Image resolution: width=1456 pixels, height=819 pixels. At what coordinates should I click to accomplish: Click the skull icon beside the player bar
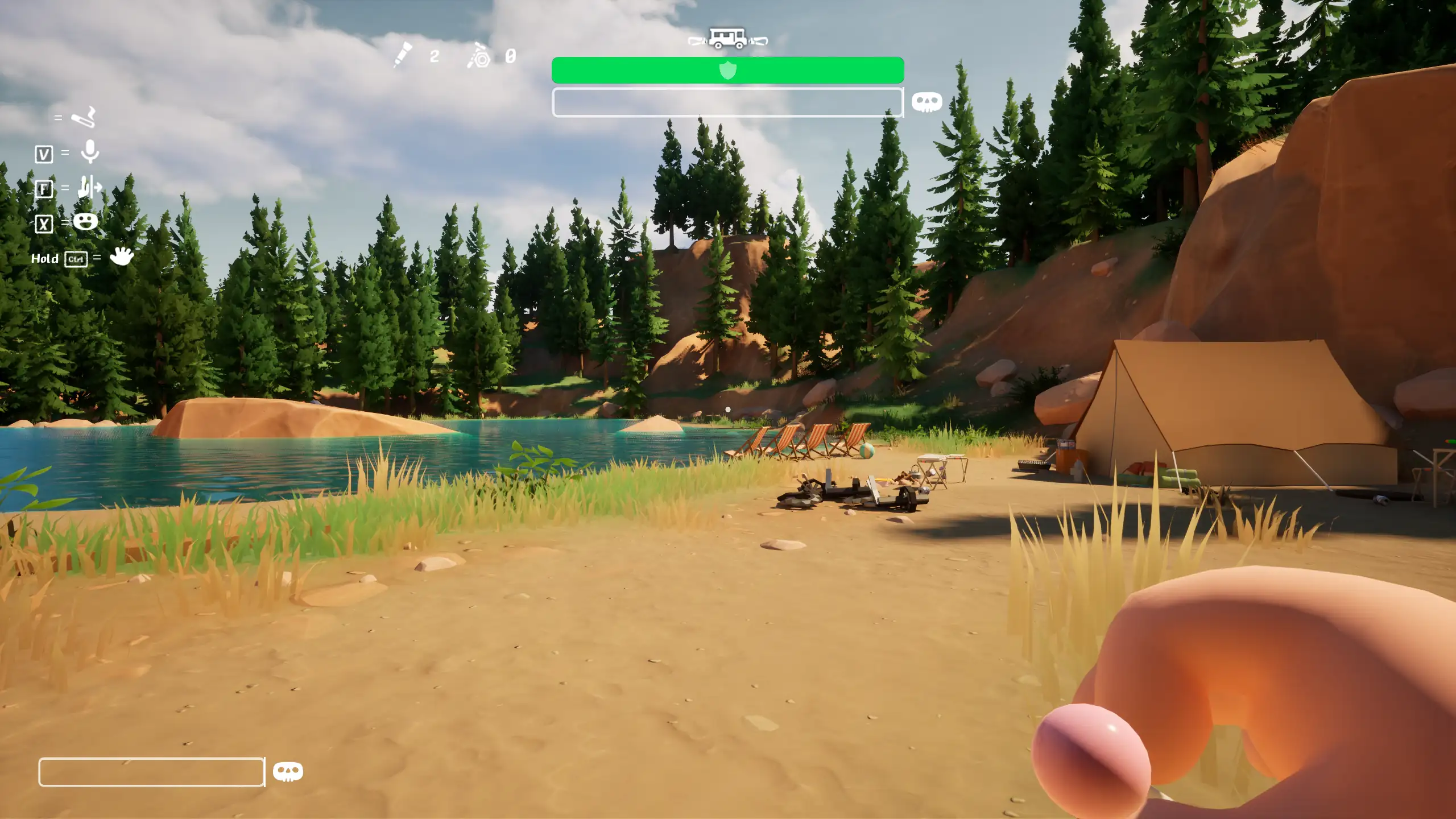click(288, 771)
